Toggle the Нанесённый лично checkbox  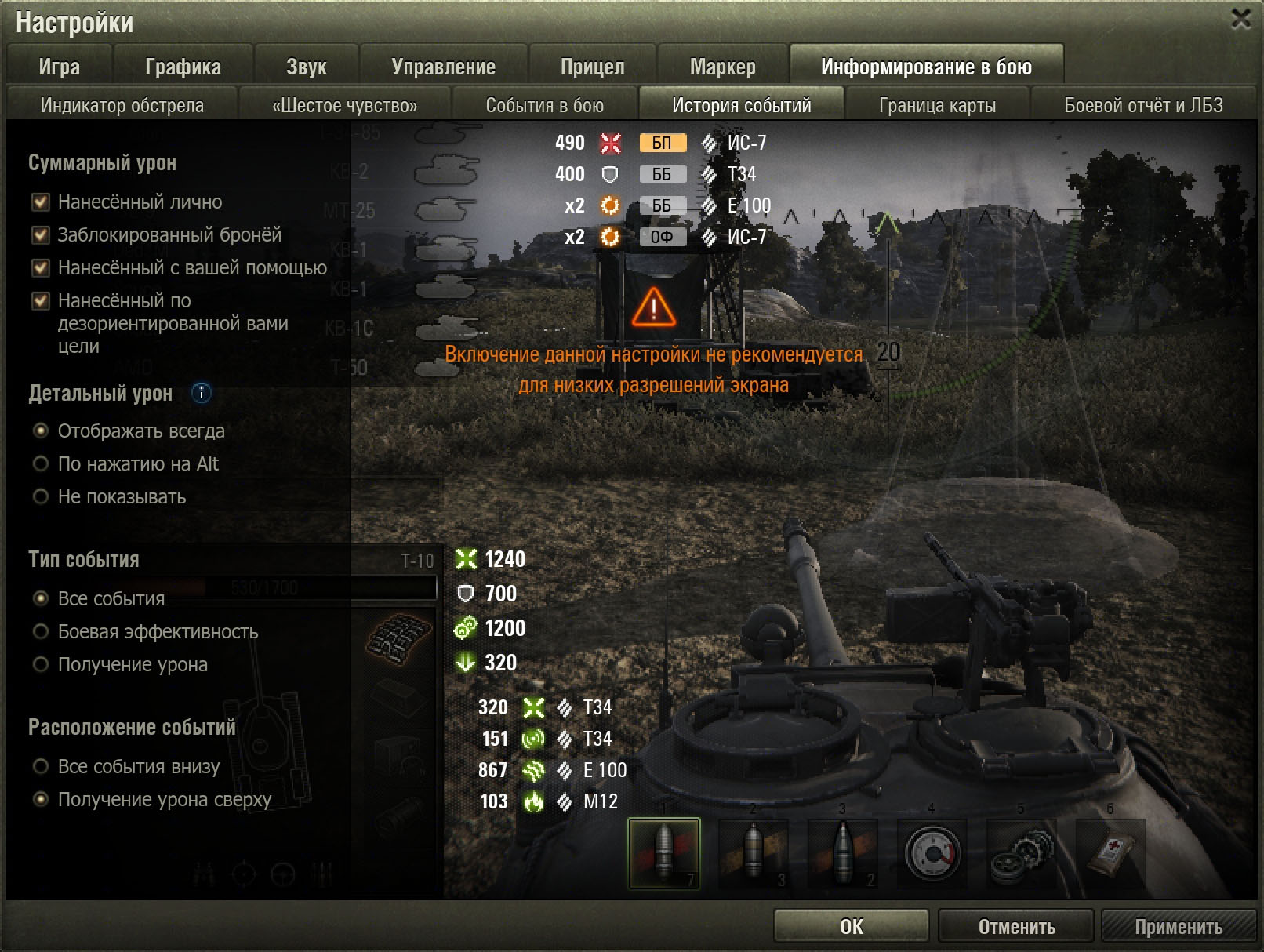(41, 202)
